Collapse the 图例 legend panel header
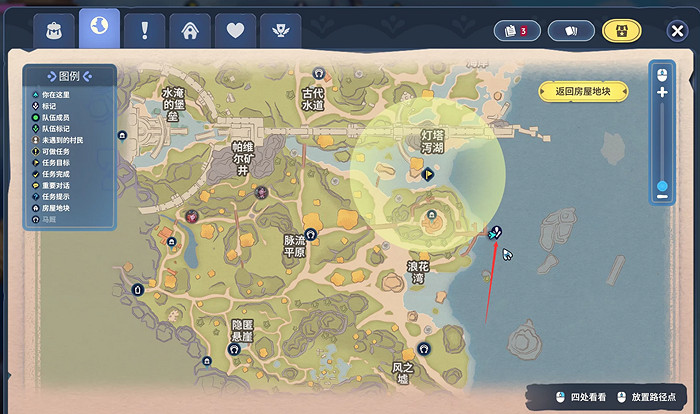Viewport: 700px width, 414px height. [68, 76]
